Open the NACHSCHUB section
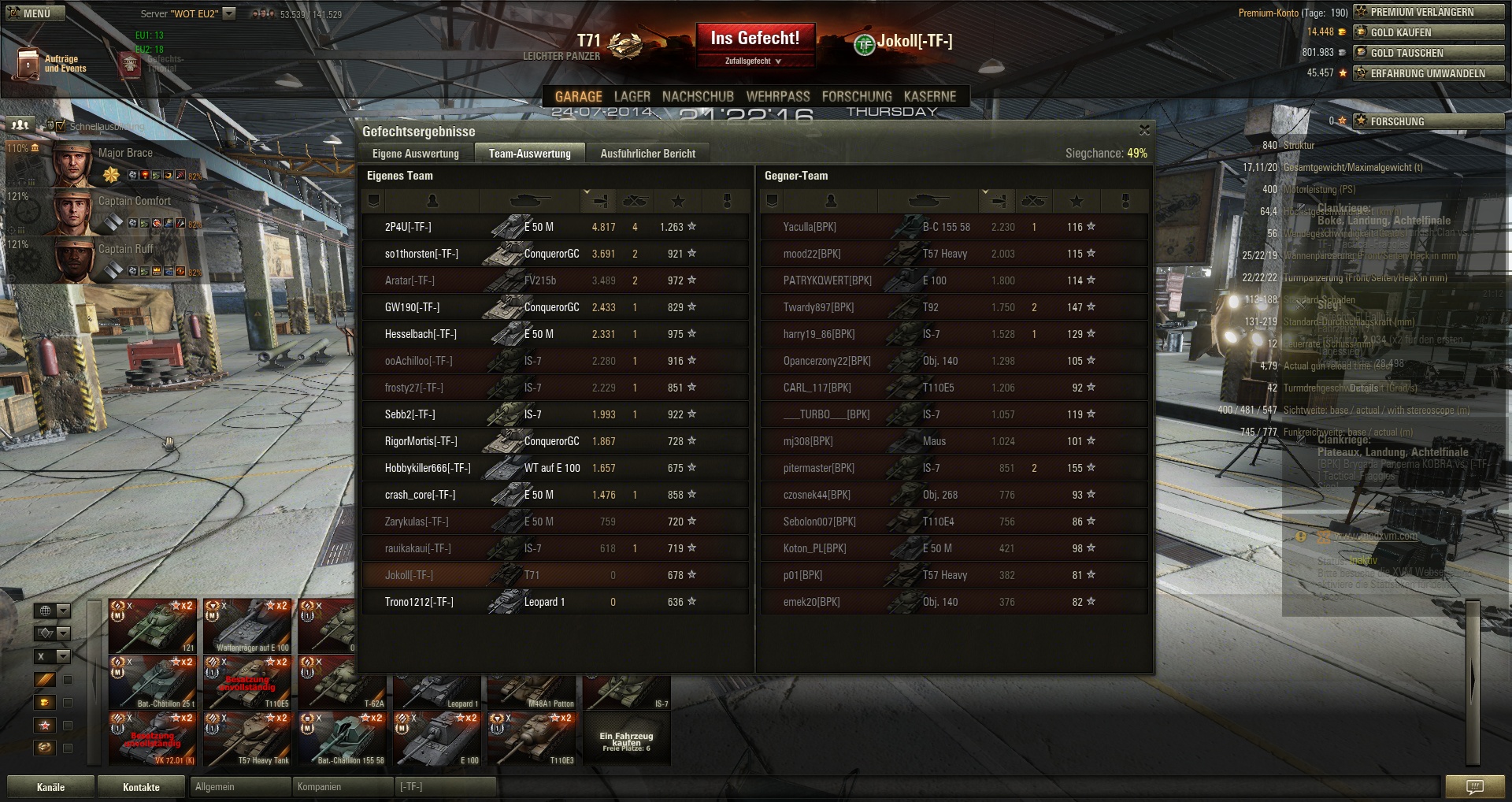1512x802 pixels. (x=698, y=97)
